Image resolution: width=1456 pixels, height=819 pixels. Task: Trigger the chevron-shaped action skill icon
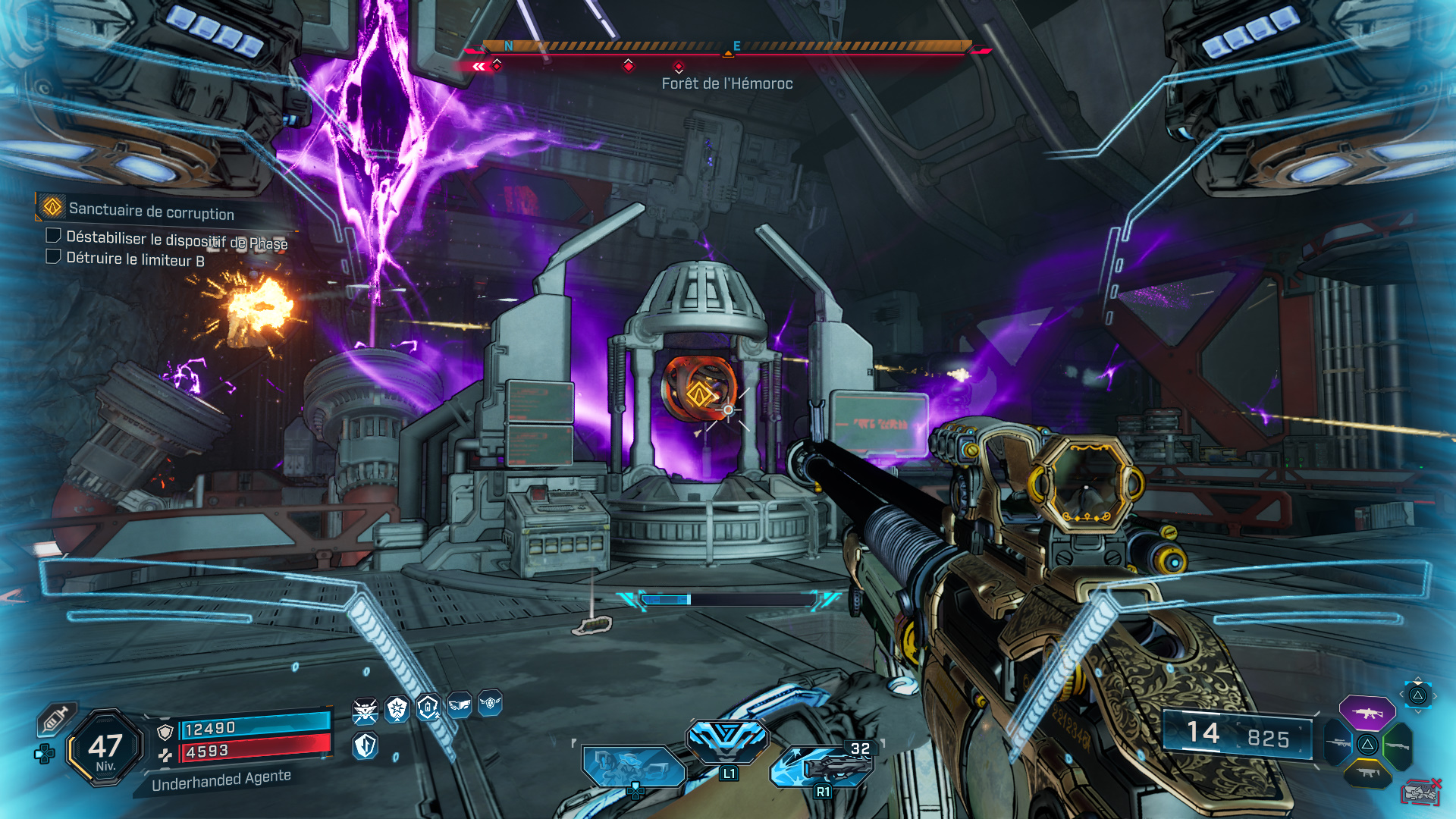[x=727, y=739]
